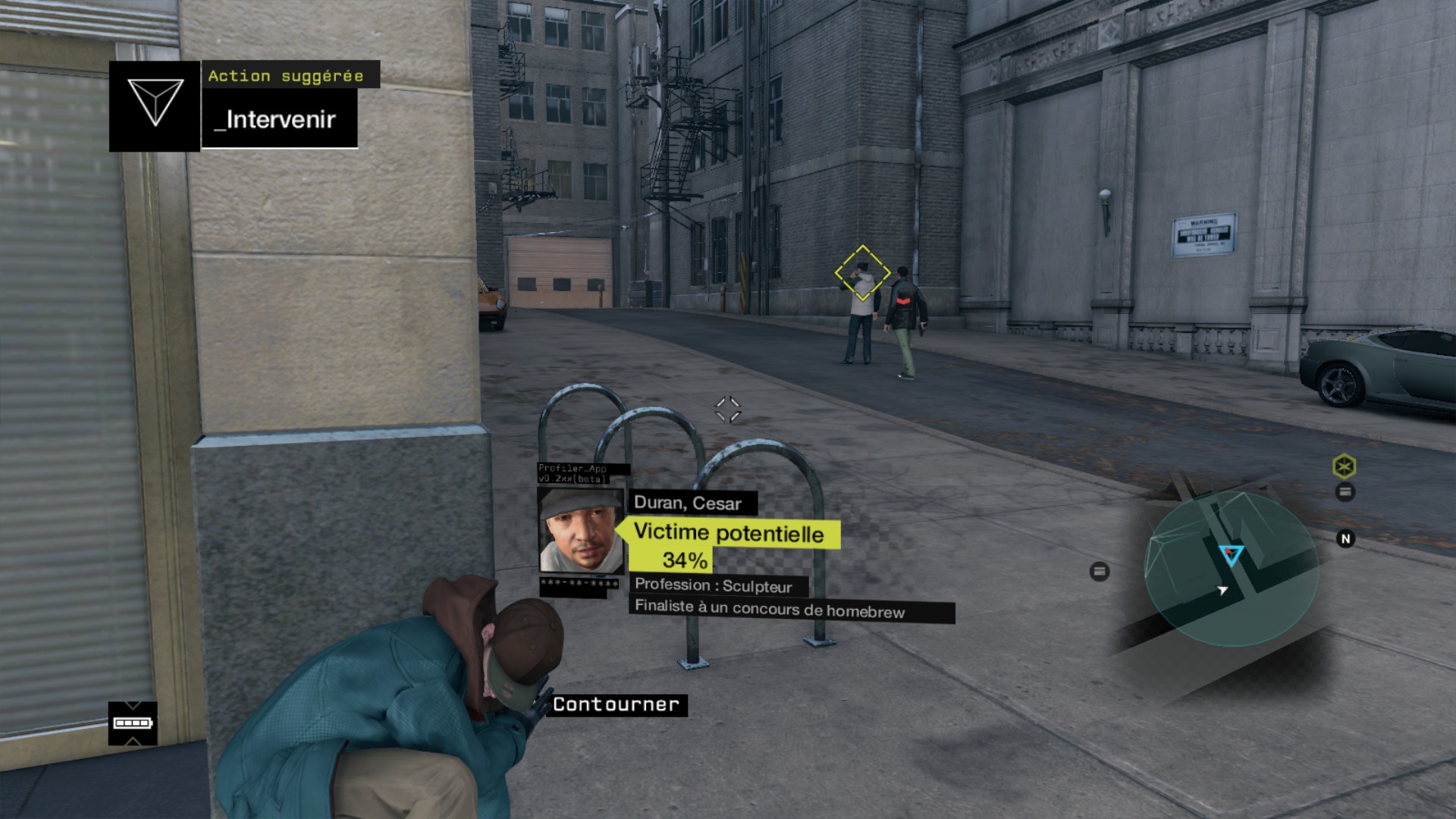Click the yellow hexagon icon above the minimap

(x=1345, y=466)
